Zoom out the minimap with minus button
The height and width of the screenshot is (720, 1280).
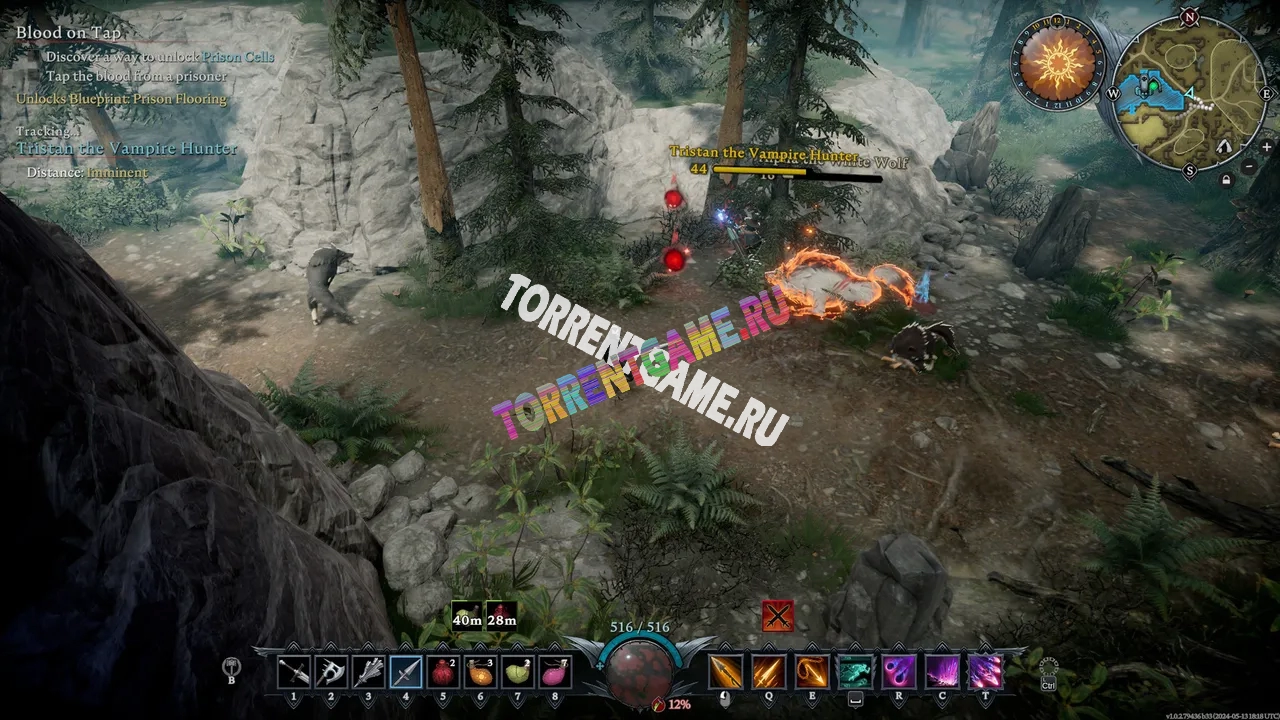pos(1250,165)
